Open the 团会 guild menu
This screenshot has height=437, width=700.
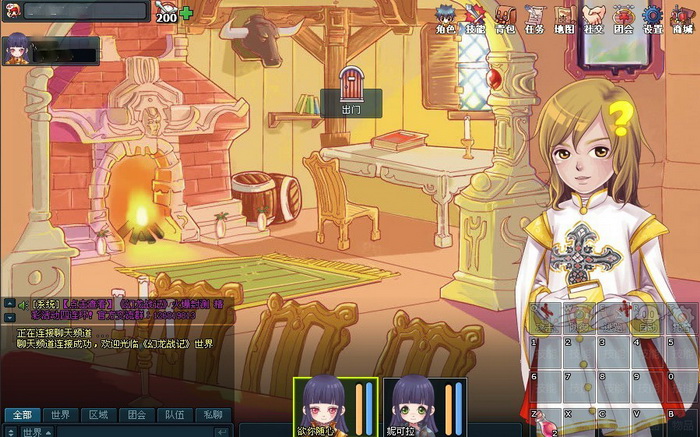coord(624,18)
